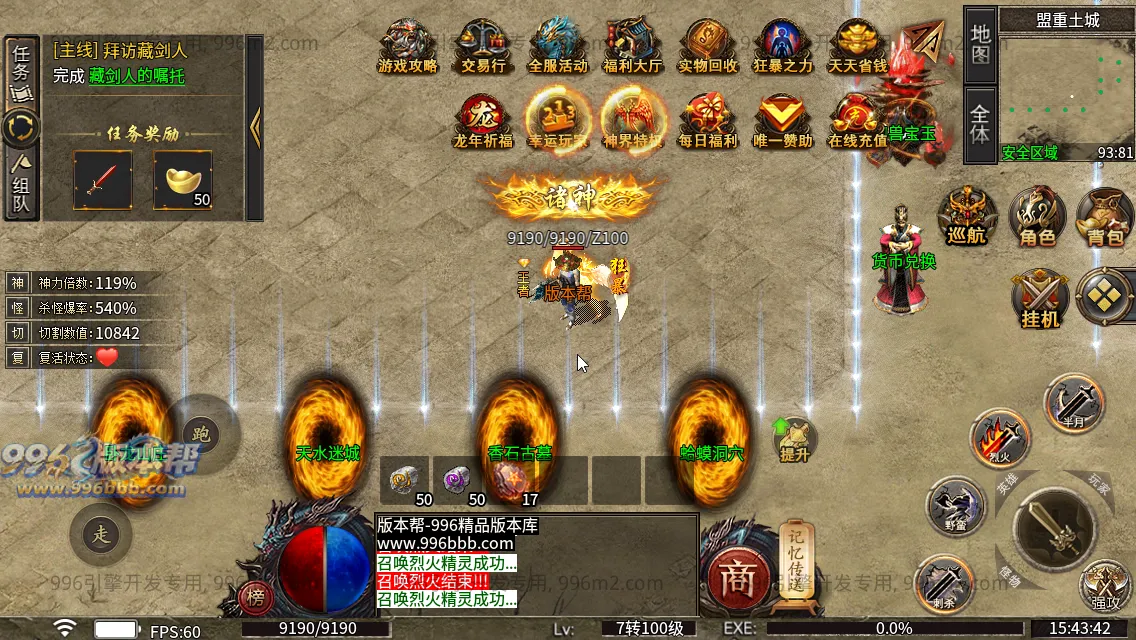Screen dimensions: 1136x640
Task: Select the 狂暴之力 berserk power icon
Action: pyautogui.click(x=782, y=46)
